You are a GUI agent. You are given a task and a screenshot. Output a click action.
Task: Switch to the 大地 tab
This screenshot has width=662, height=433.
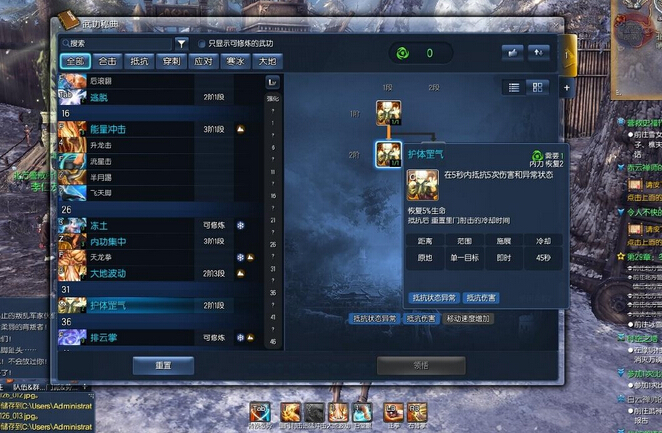(267, 62)
